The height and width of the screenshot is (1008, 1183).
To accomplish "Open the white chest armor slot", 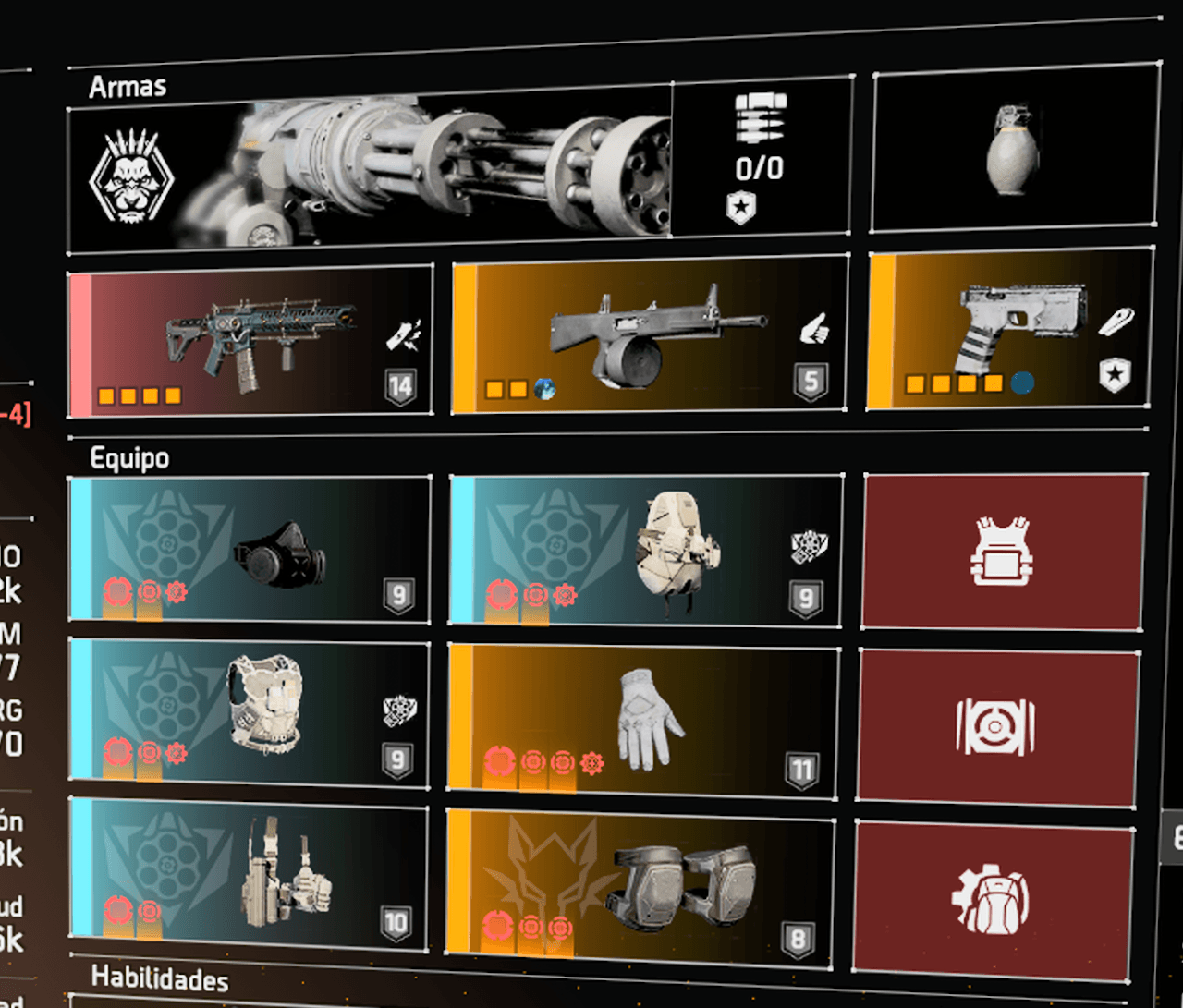I will pyautogui.click(x=250, y=713).
